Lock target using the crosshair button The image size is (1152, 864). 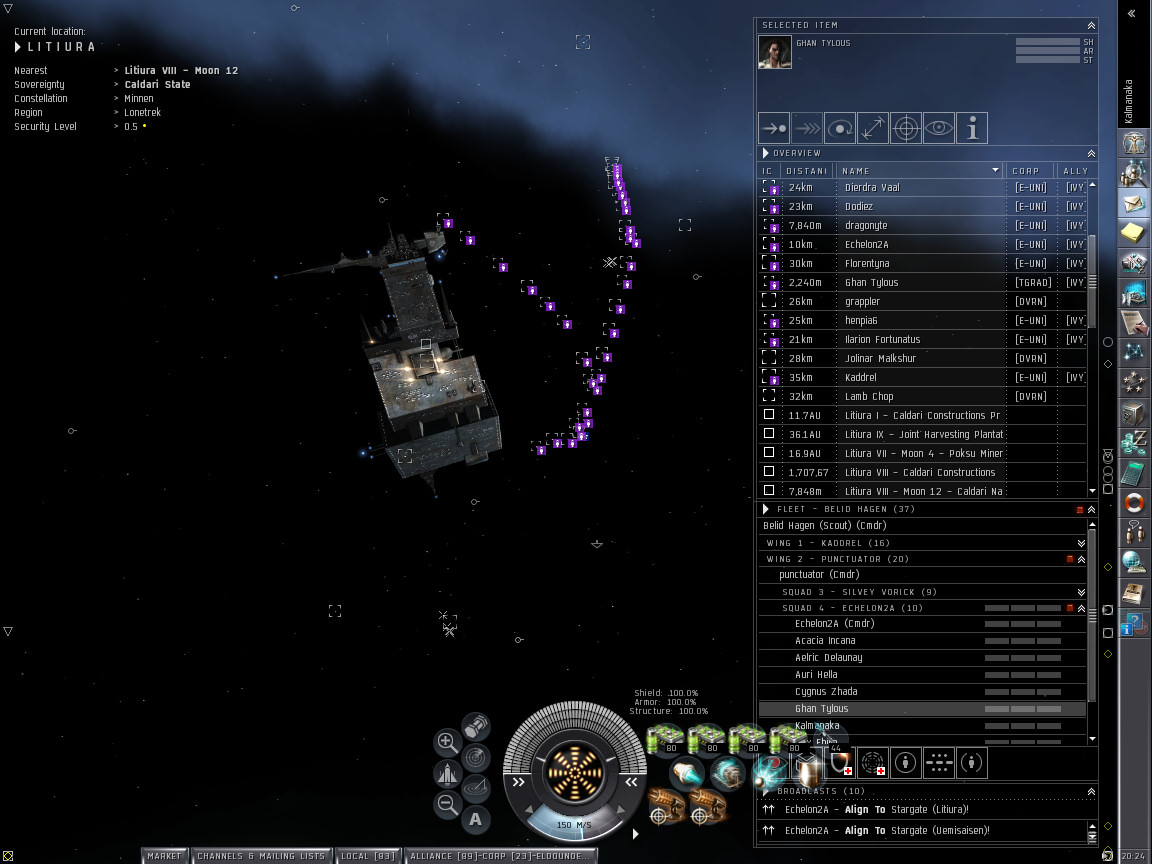[x=905, y=128]
